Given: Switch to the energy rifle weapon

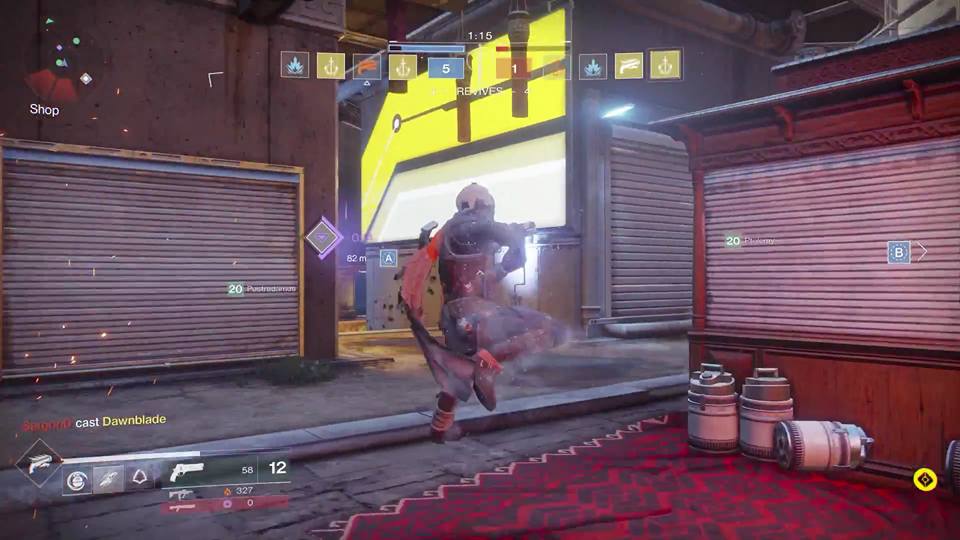Looking at the screenshot, I should click(181, 493).
